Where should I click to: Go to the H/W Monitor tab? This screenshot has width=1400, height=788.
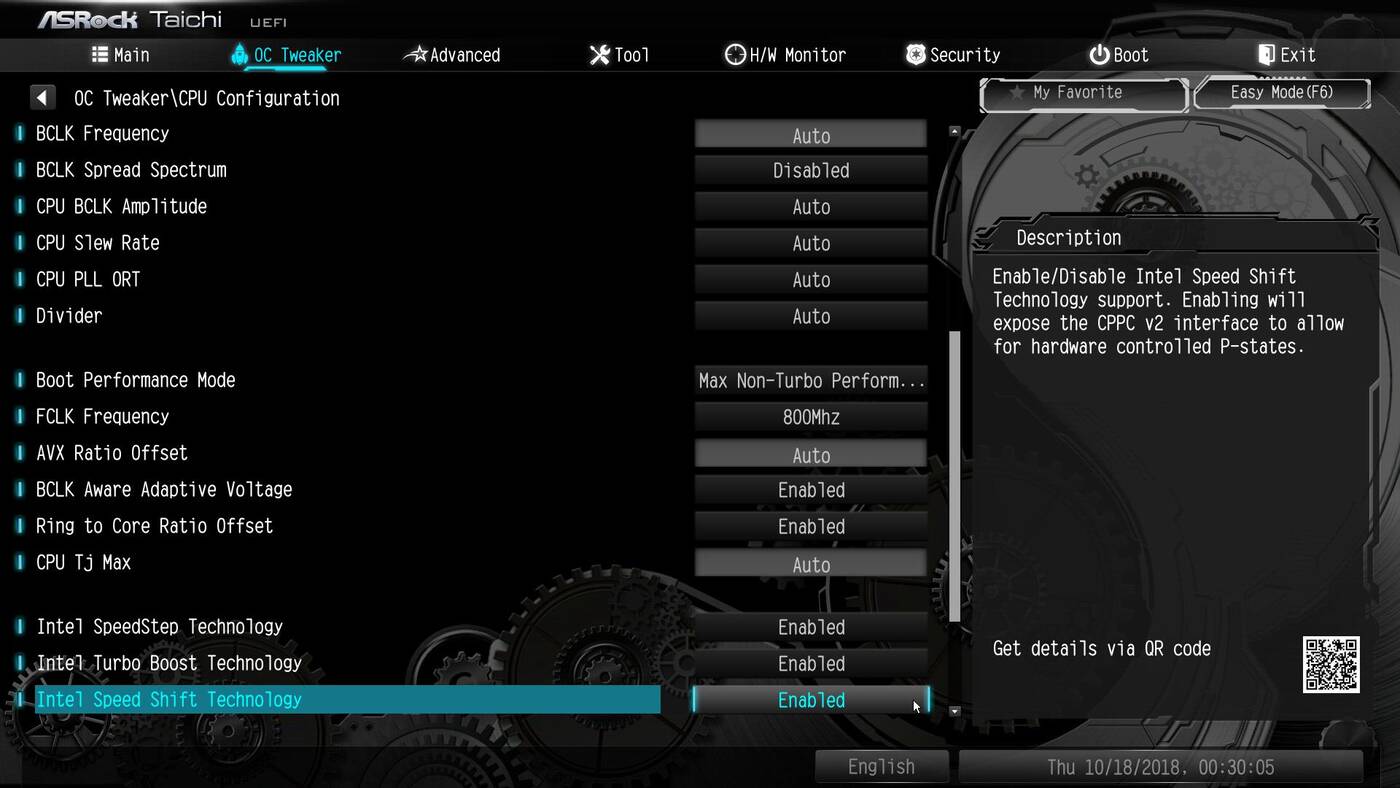tap(786, 55)
